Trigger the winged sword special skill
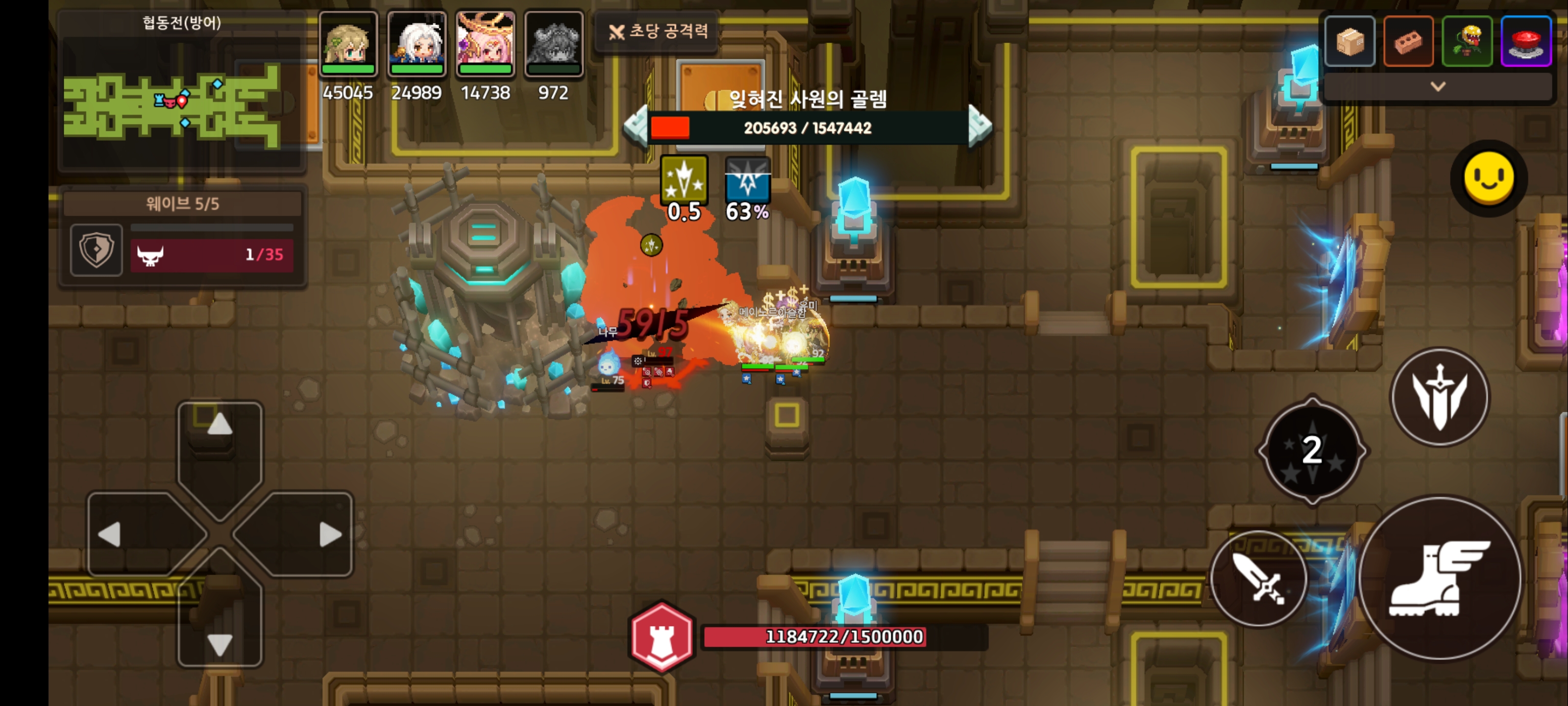This screenshot has width=1568, height=706. click(x=1440, y=397)
